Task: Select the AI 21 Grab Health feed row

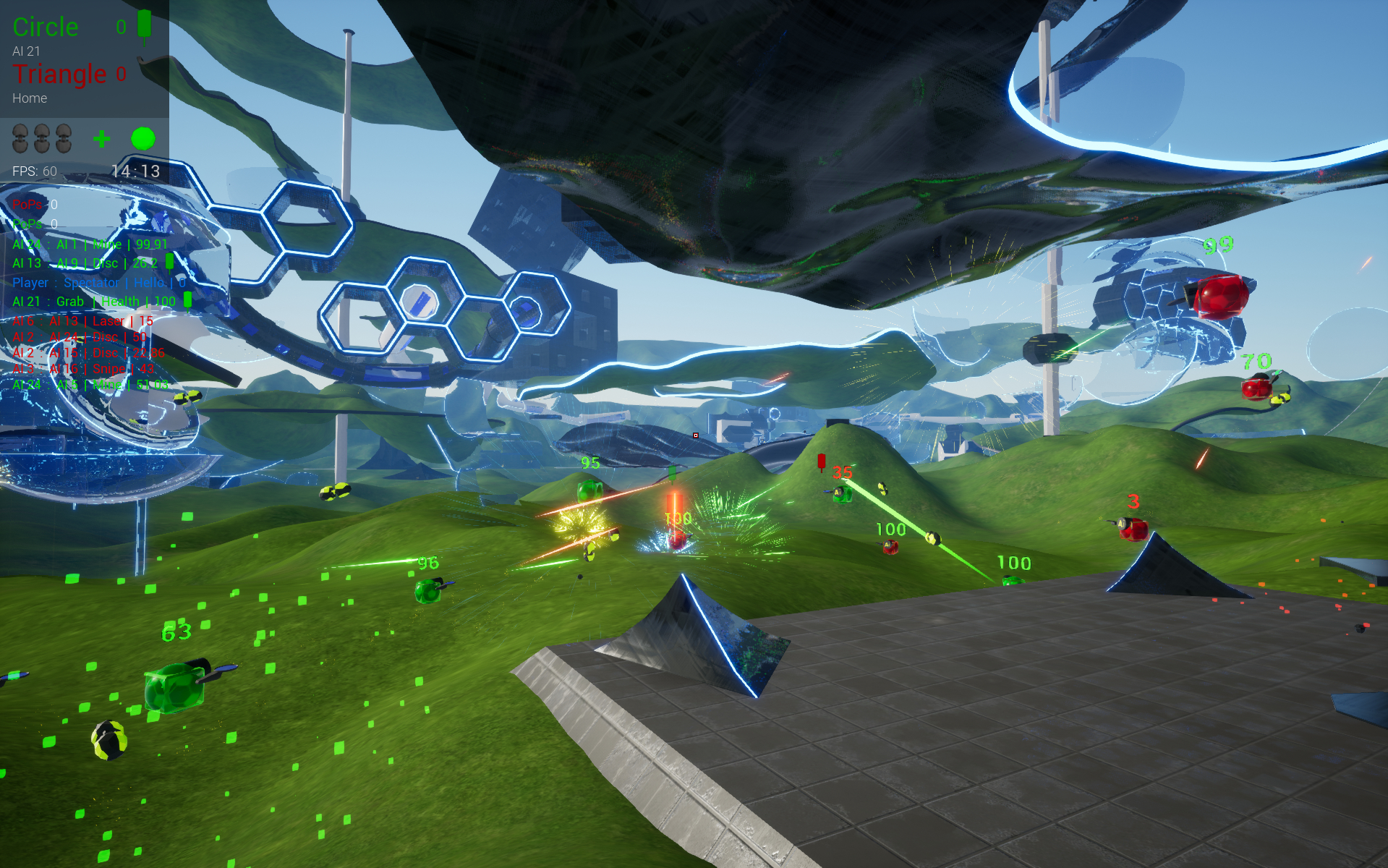Action: click(94, 302)
